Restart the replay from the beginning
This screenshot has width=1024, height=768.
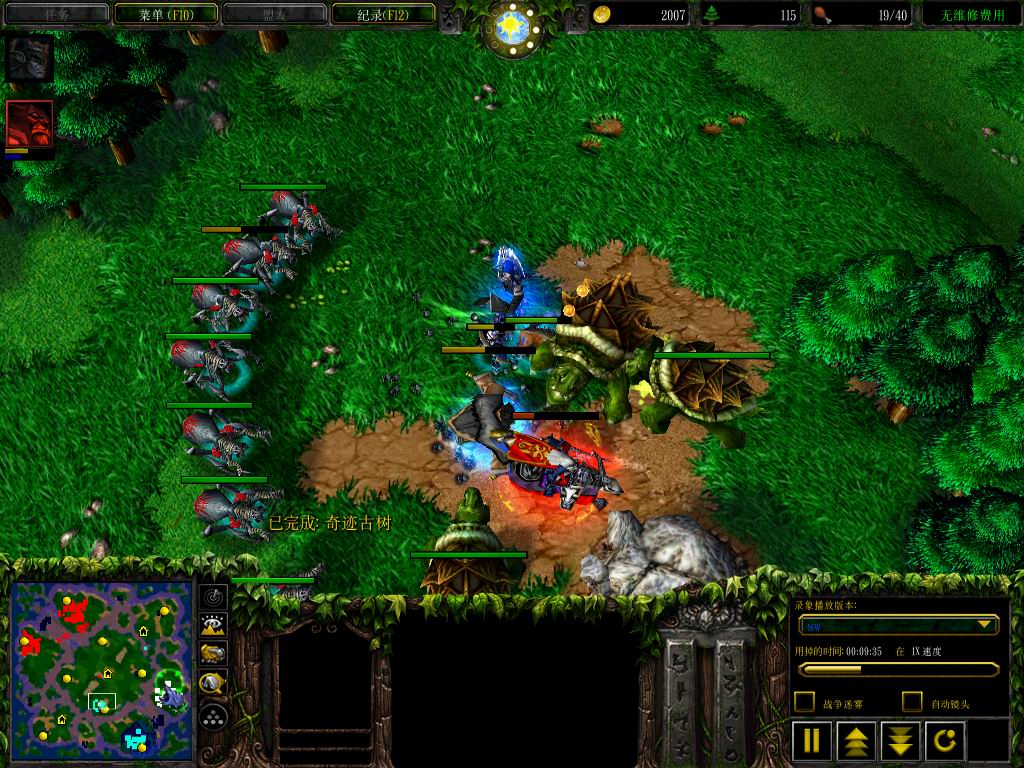pyautogui.click(x=945, y=741)
